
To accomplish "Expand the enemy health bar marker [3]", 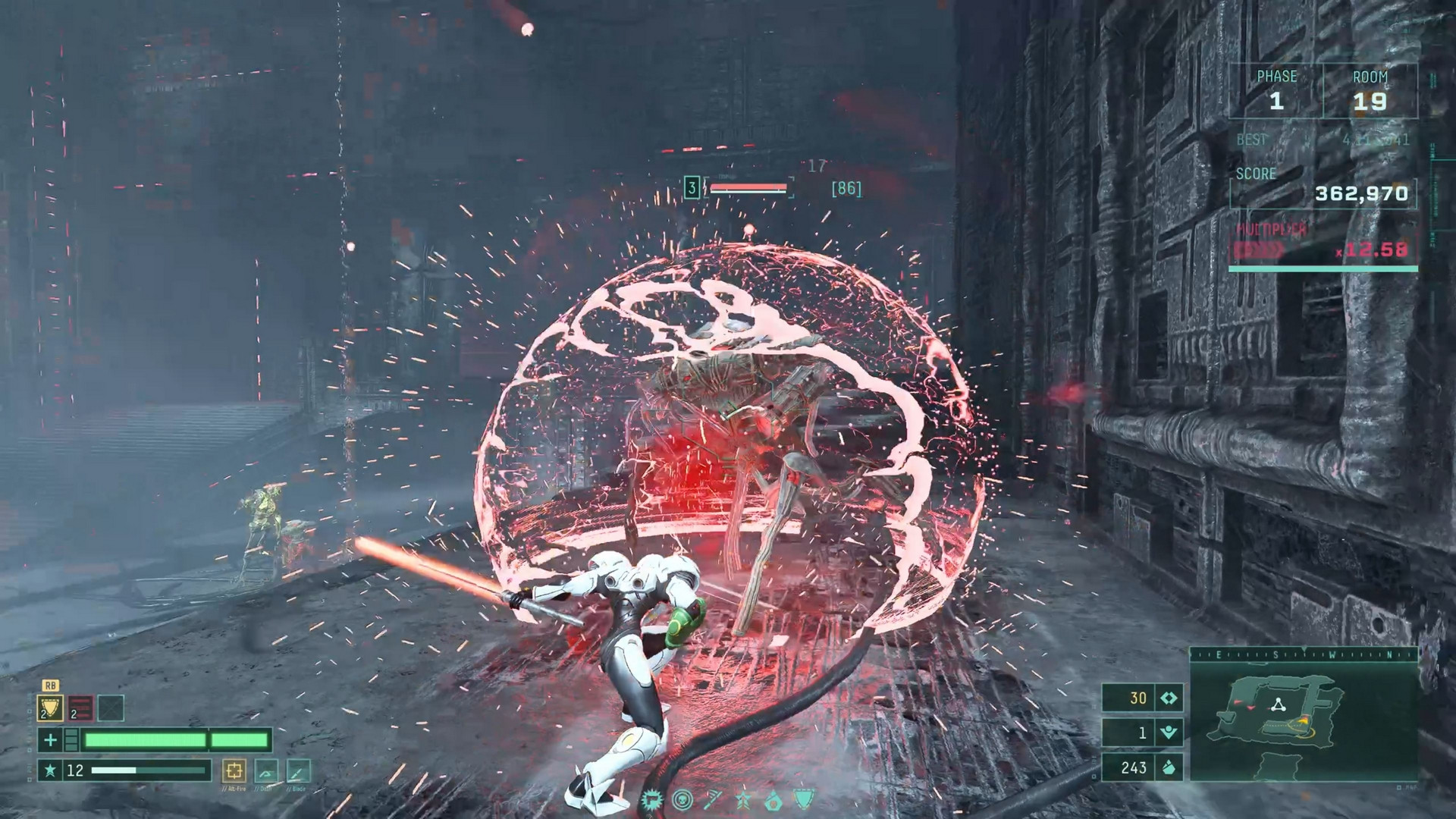I will (x=692, y=187).
